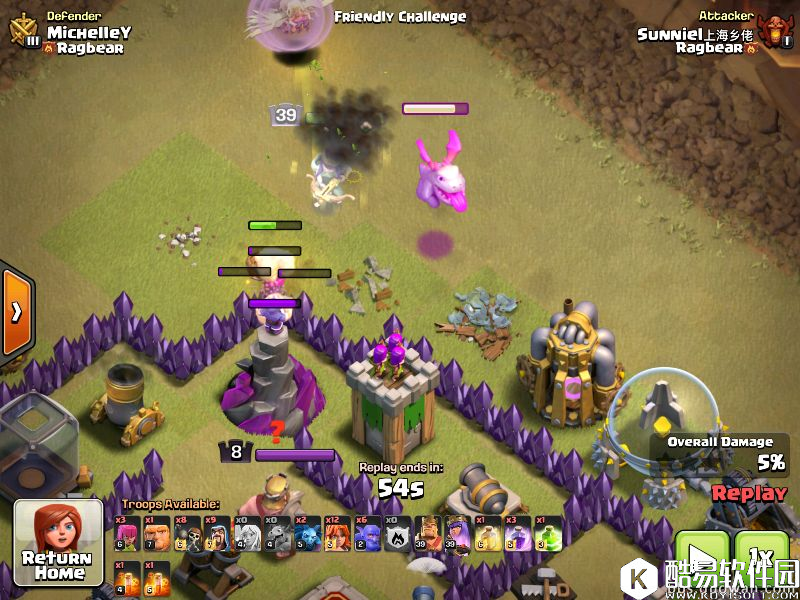This screenshot has width=800, height=600.
Task: Tap defender MichelleY's name badge
Action: (88, 33)
